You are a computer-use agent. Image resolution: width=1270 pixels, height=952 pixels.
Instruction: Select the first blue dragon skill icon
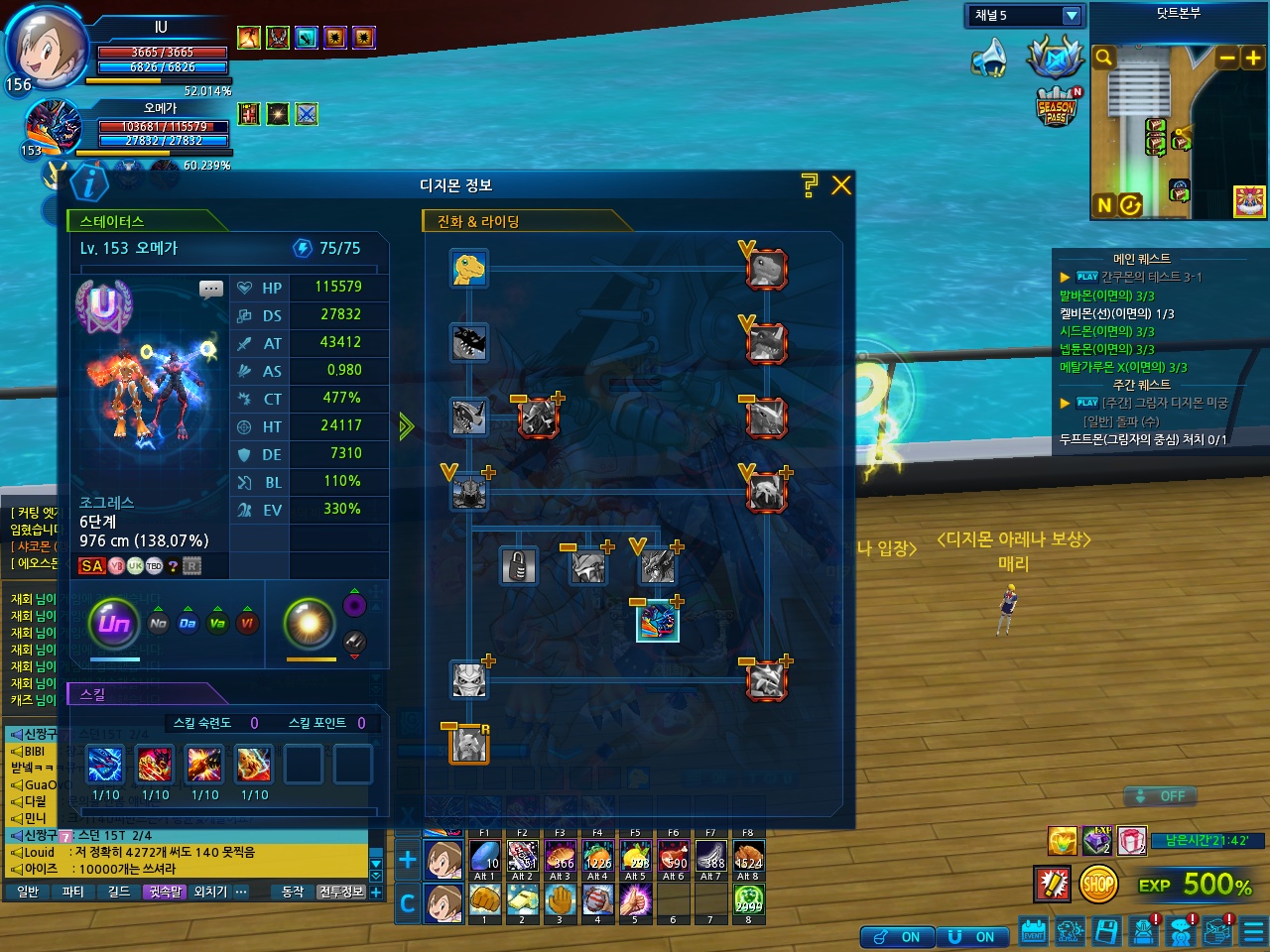pos(105,765)
